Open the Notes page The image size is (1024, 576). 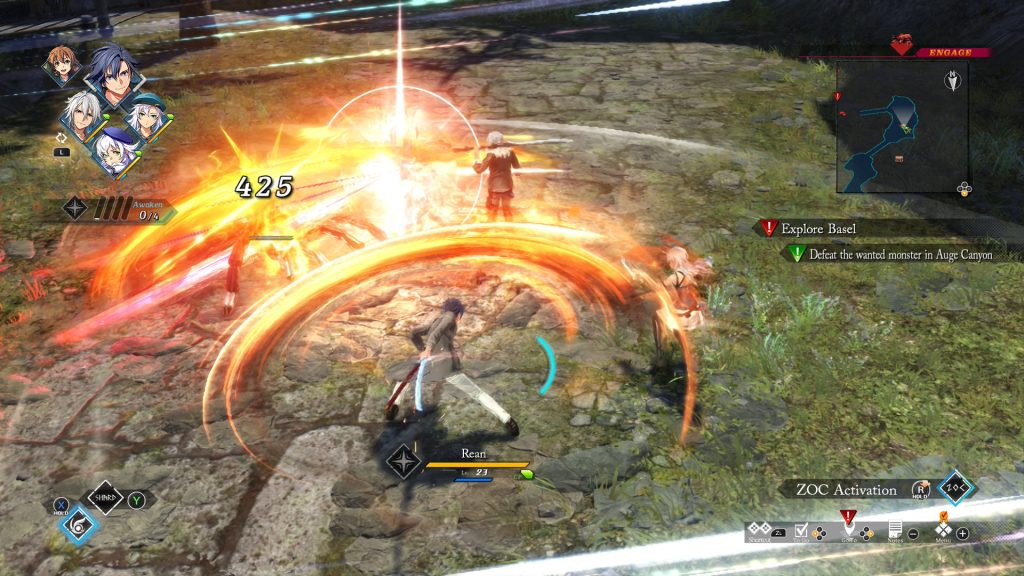coord(895,530)
